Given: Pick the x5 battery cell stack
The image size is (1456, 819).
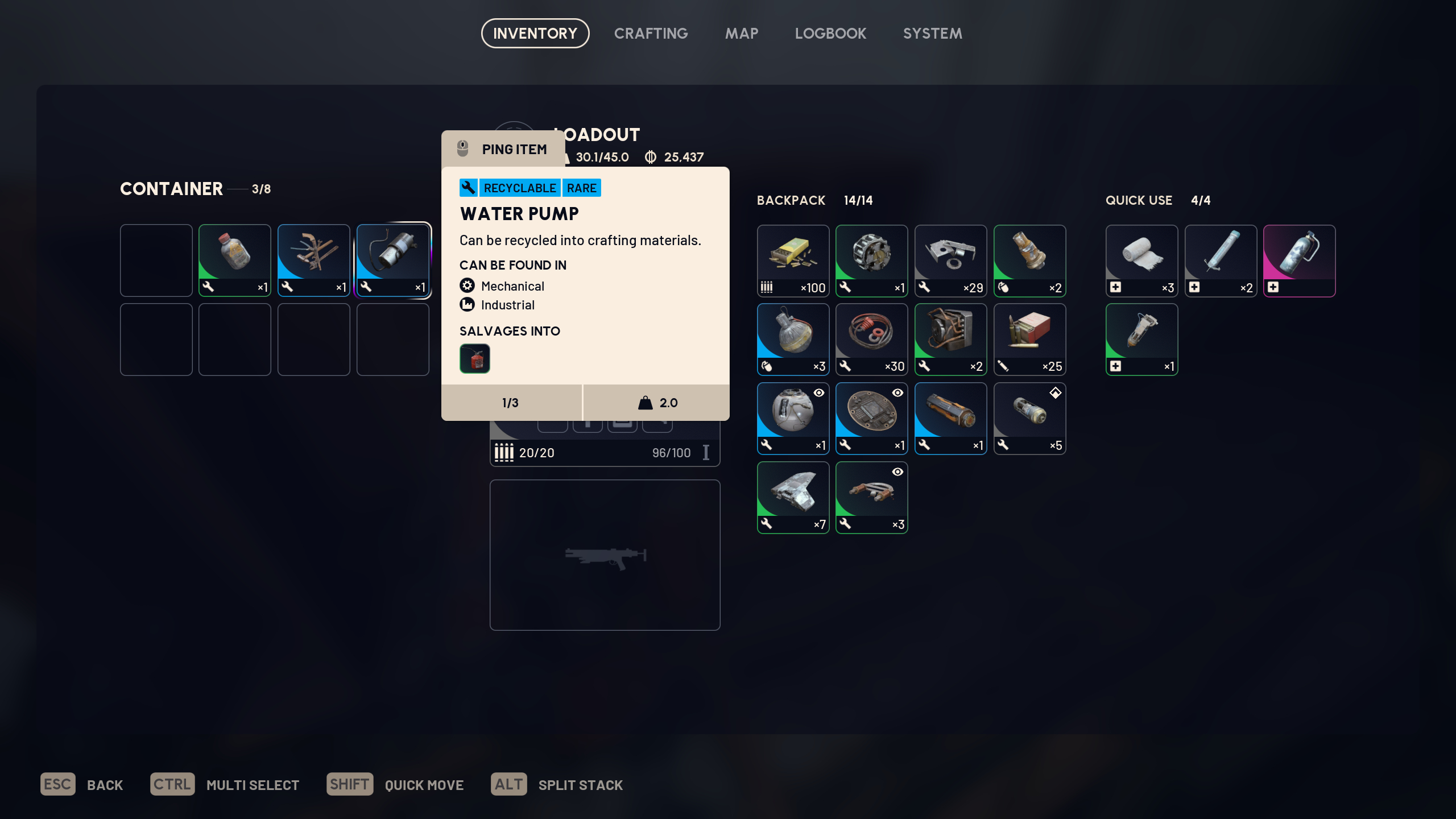Looking at the screenshot, I should 1029,418.
